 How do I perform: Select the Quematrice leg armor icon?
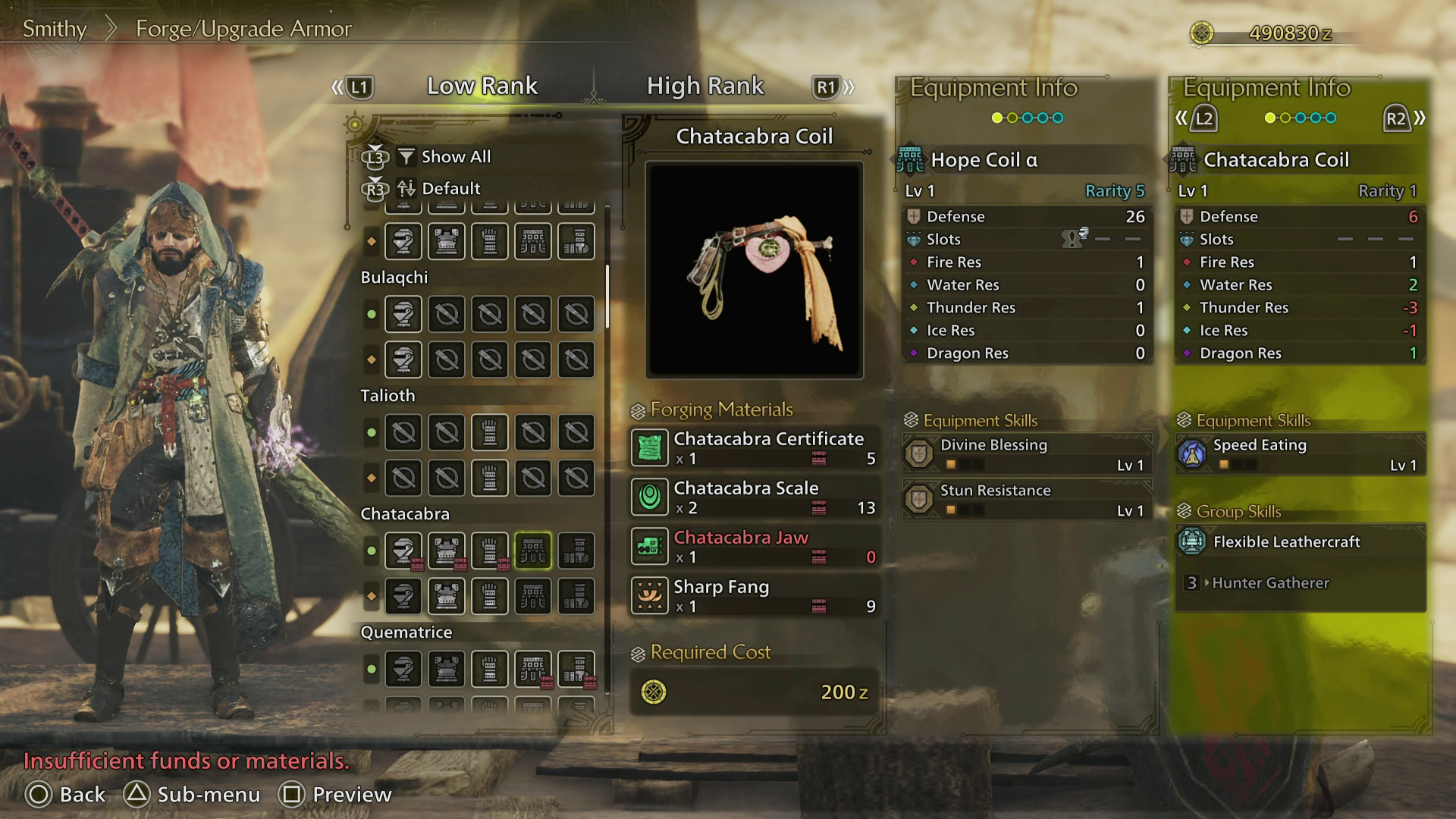coord(576,670)
